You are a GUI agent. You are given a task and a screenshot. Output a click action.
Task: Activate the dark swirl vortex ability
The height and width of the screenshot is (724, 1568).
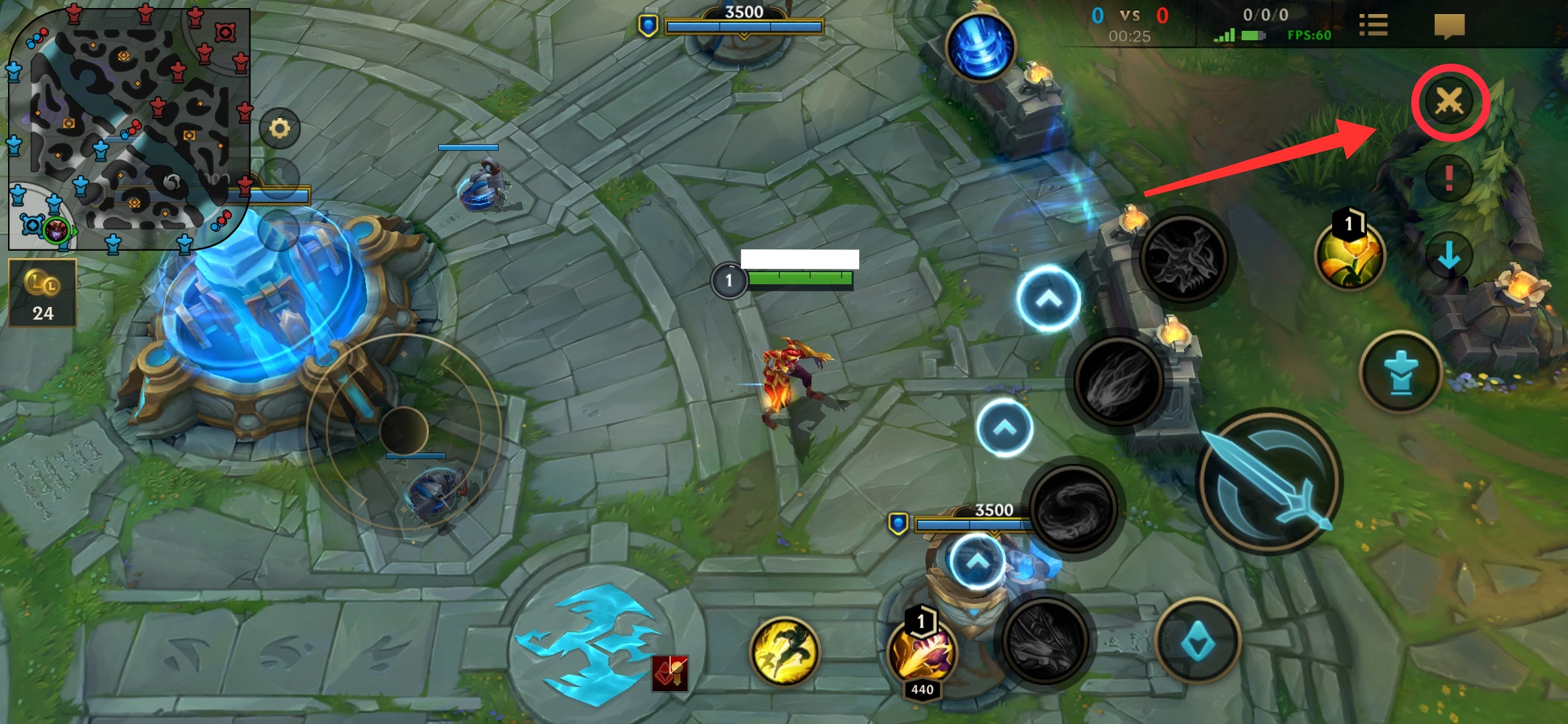[x=1073, y=508]
